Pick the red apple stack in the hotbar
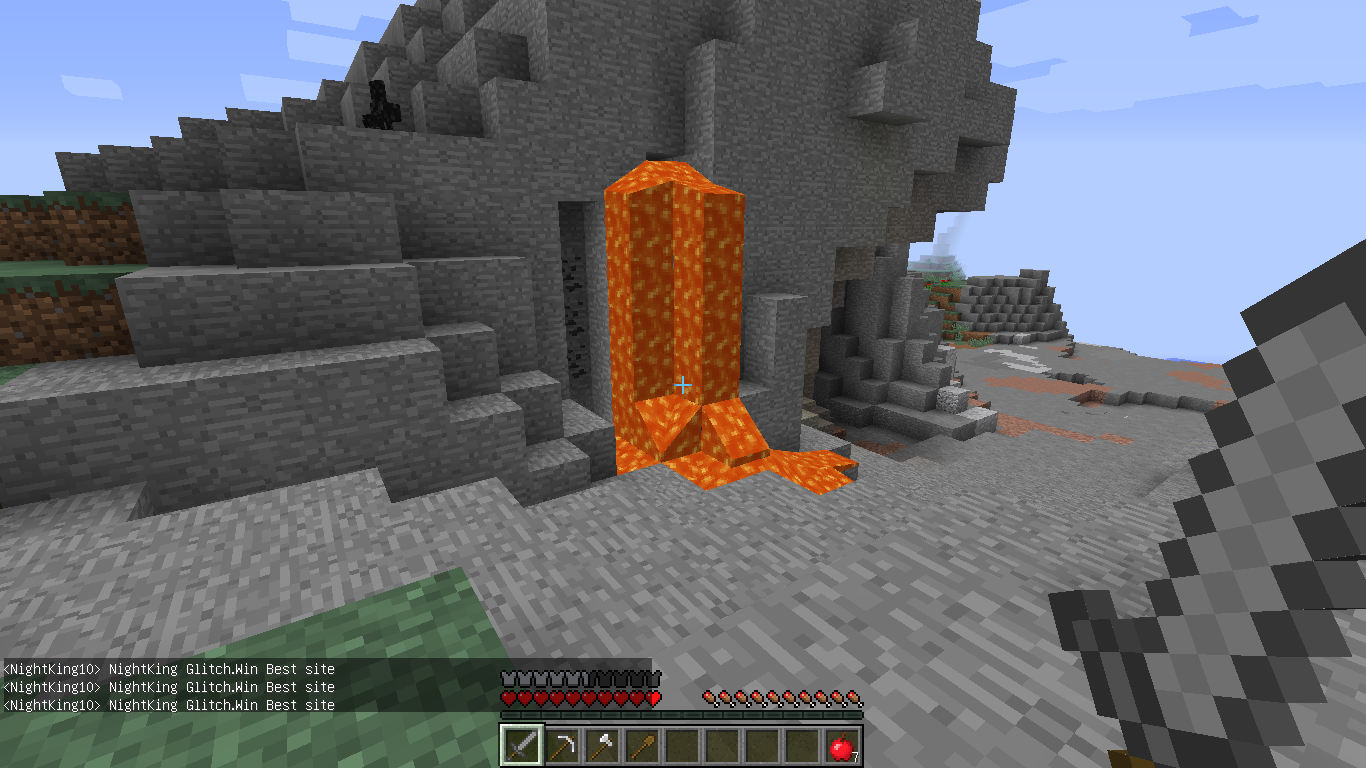The image size is (1366, 768). [x=841, y=746]
